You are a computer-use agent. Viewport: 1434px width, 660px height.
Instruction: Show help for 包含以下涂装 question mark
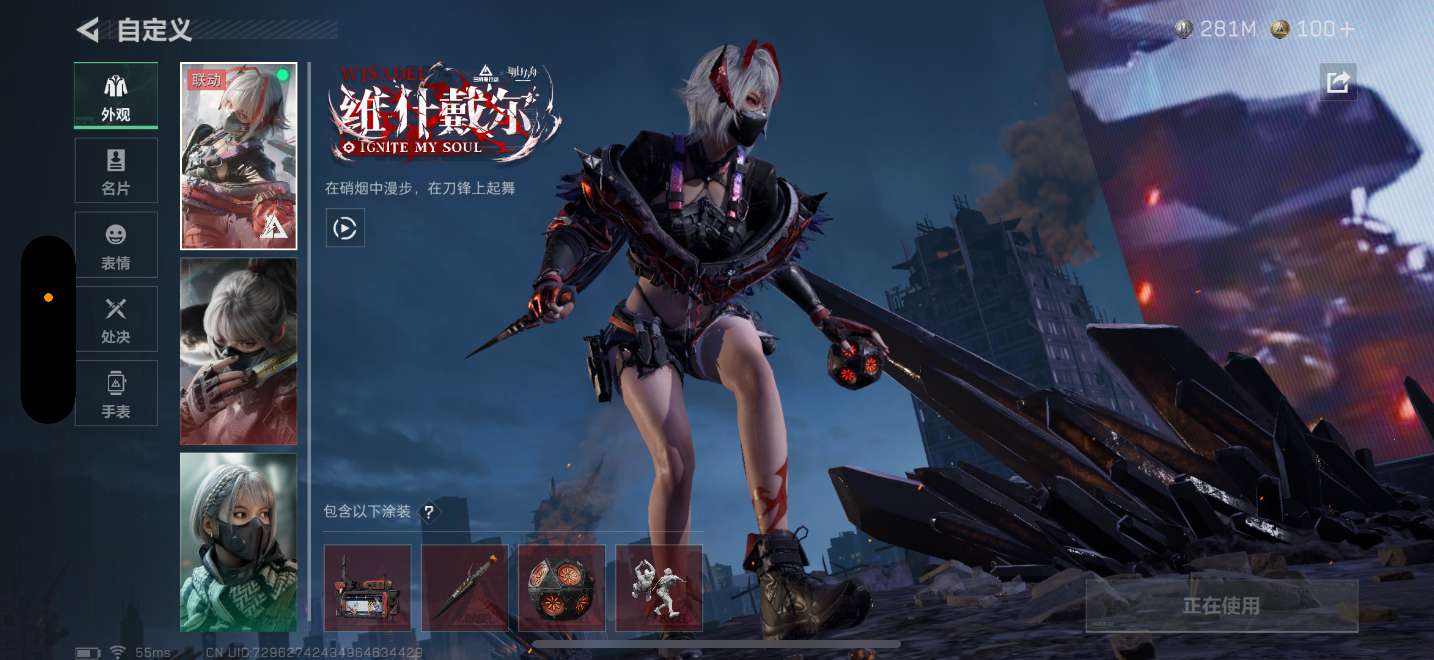[x=429, y=512]
